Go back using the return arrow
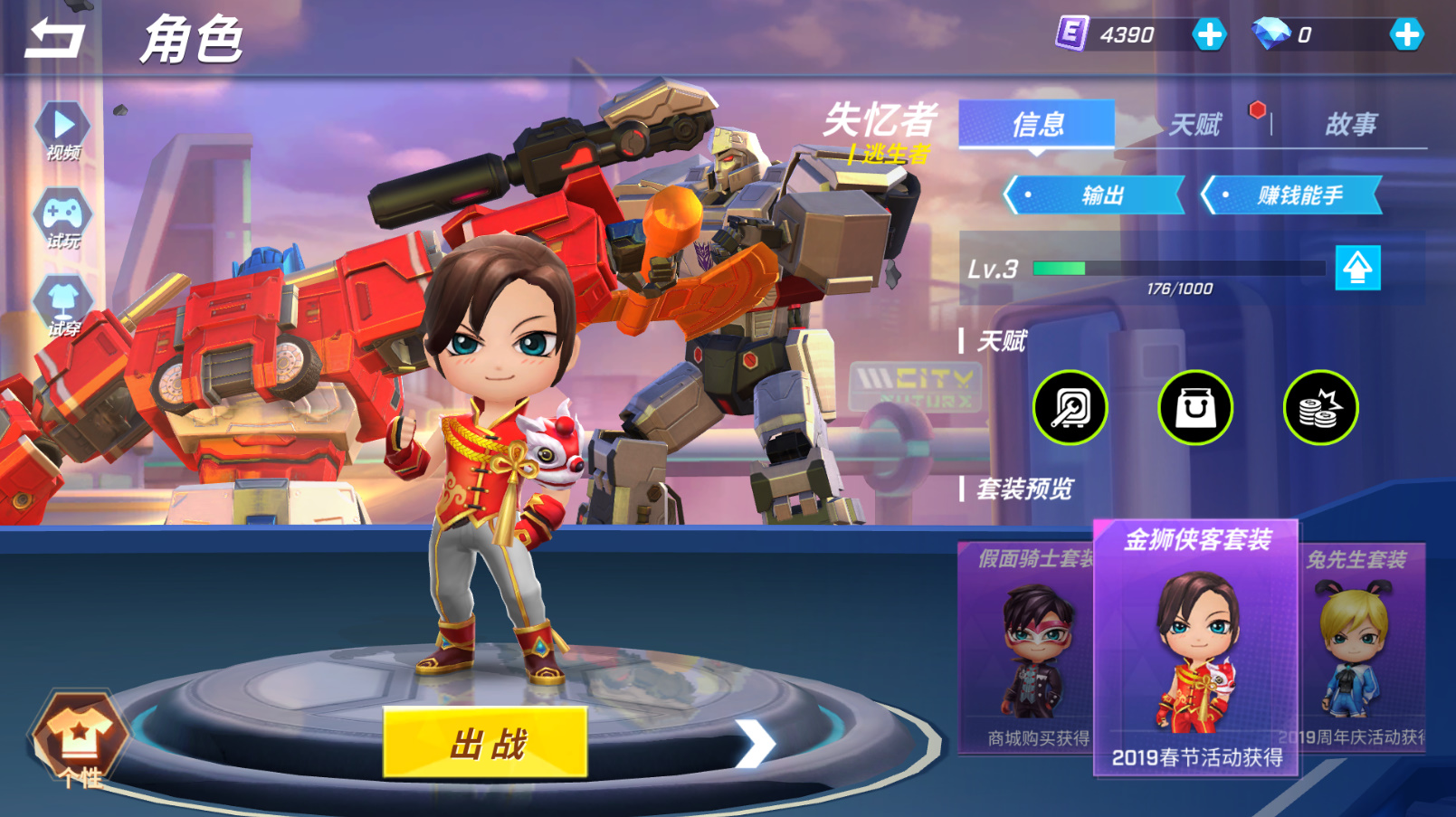 (x=54, y=40)
